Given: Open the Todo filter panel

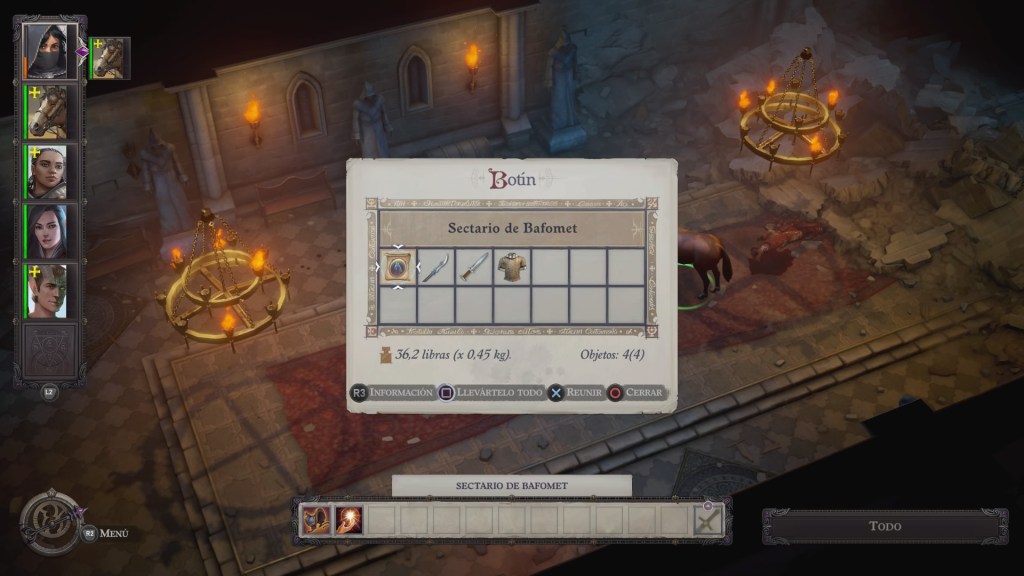Looking at the screenshot, I should coord(884,526).
